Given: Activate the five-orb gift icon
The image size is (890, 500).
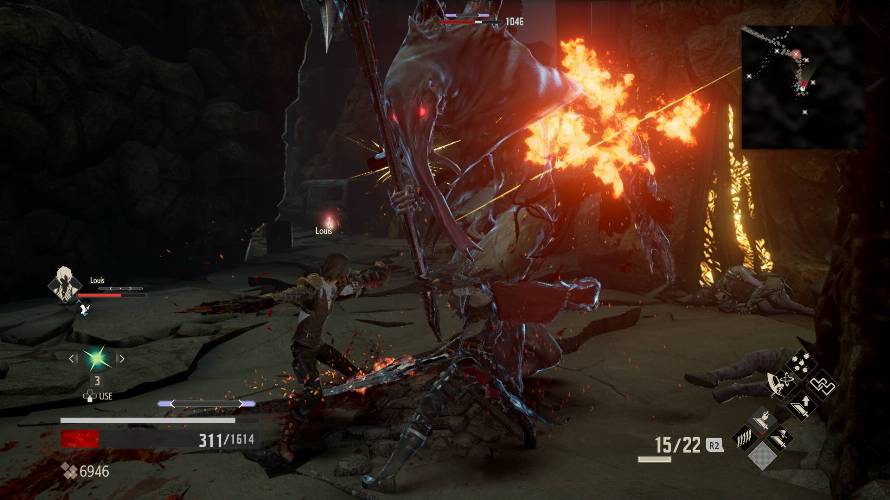Looking at the screenshot, I should [800, 363].
